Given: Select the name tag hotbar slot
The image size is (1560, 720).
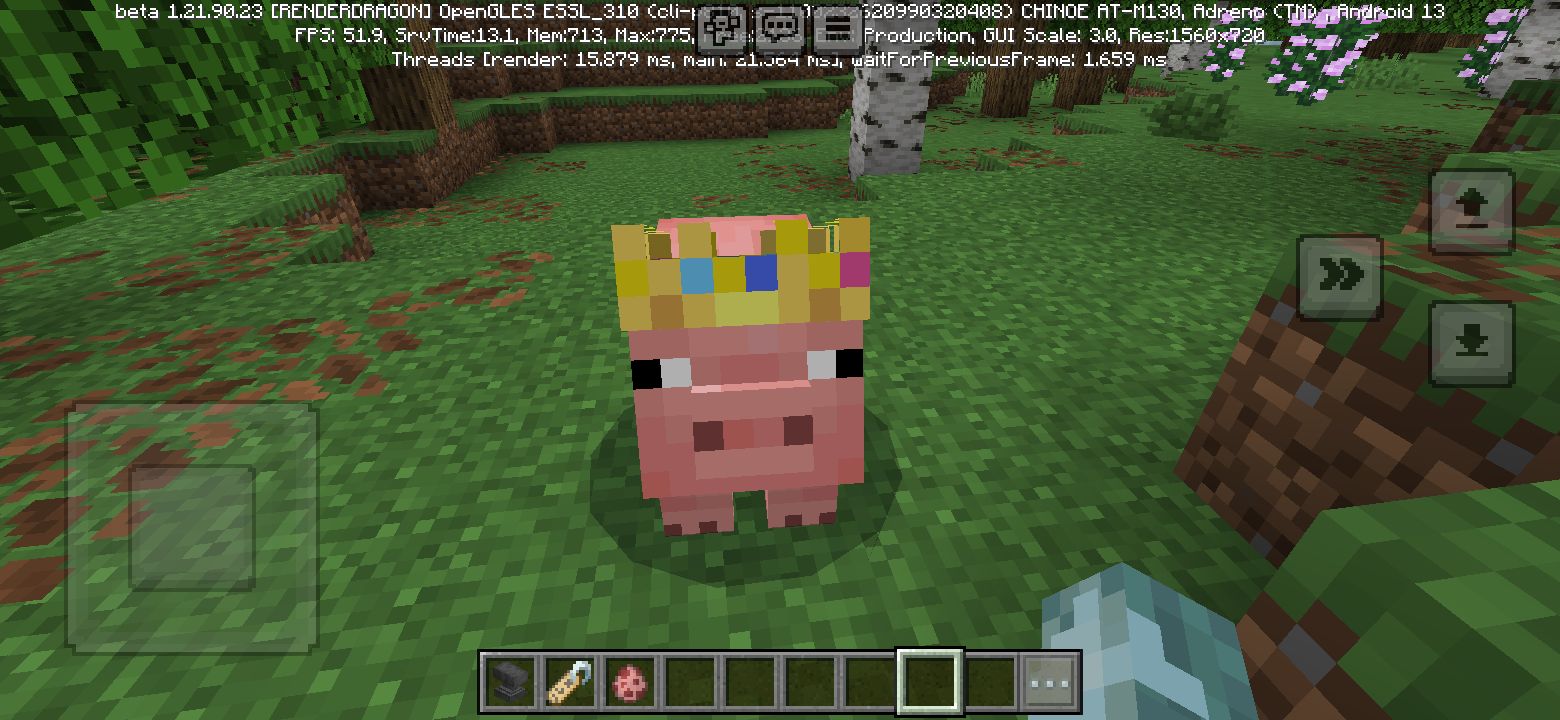Looking at the screenshot, I should [x=571, y=682].
